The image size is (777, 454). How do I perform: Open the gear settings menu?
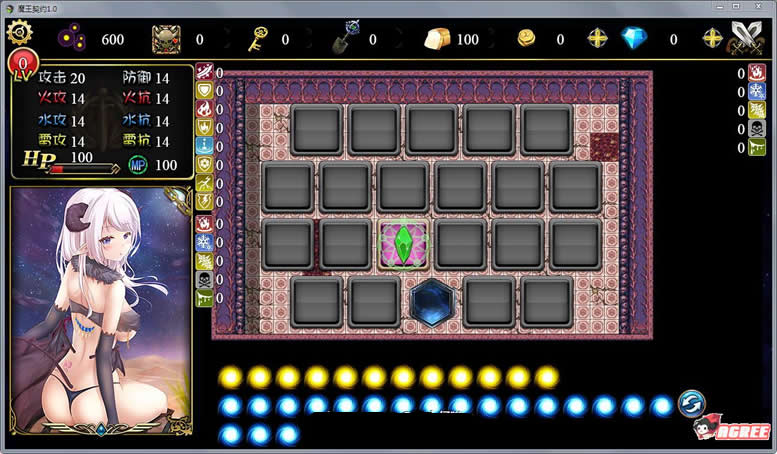tap(18, 34)
